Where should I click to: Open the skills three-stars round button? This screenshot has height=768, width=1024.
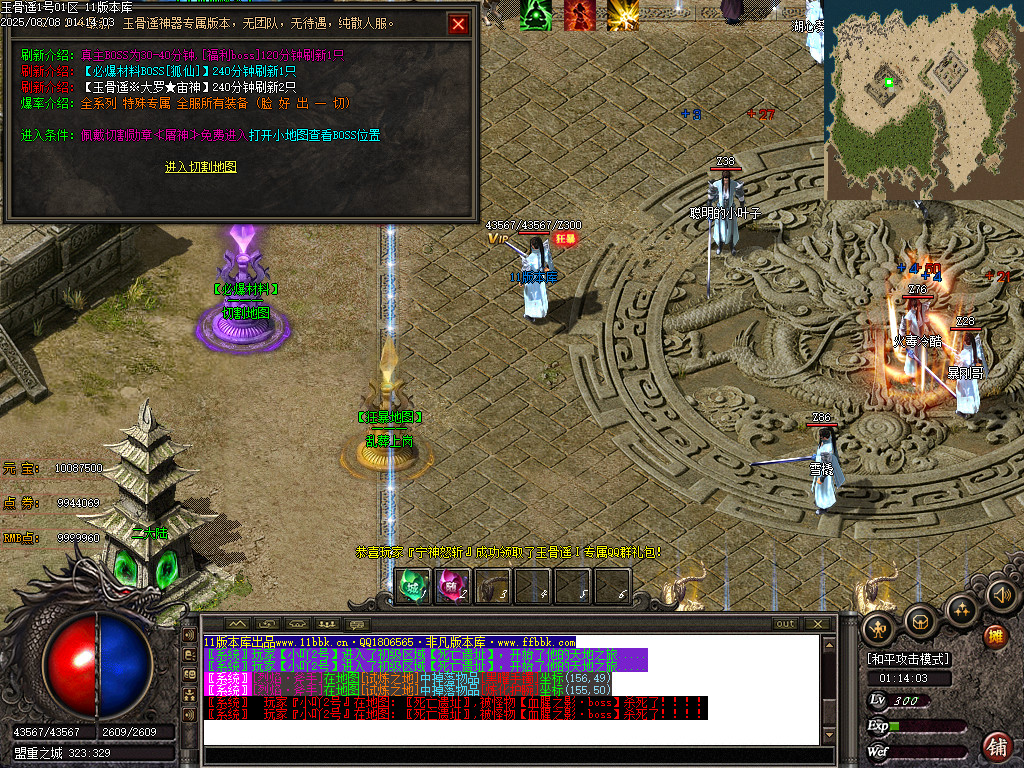coord(961,609)
